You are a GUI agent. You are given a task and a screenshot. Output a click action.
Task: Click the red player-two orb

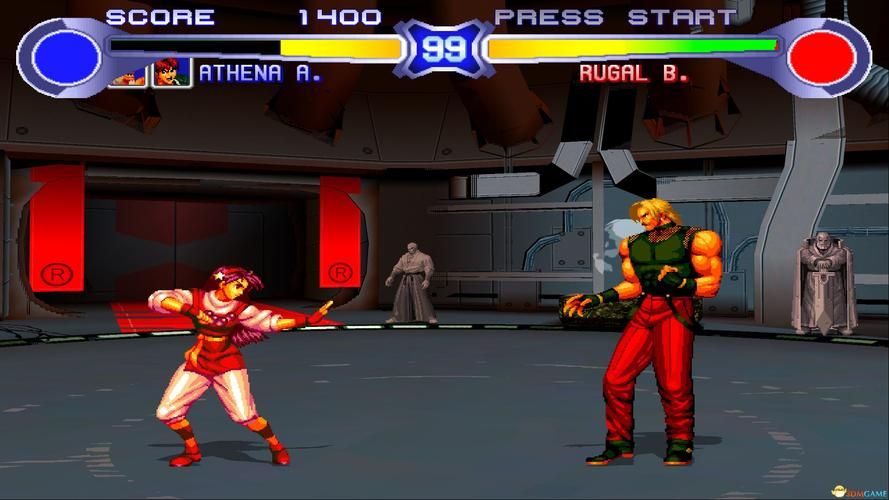tap(821, 57)
